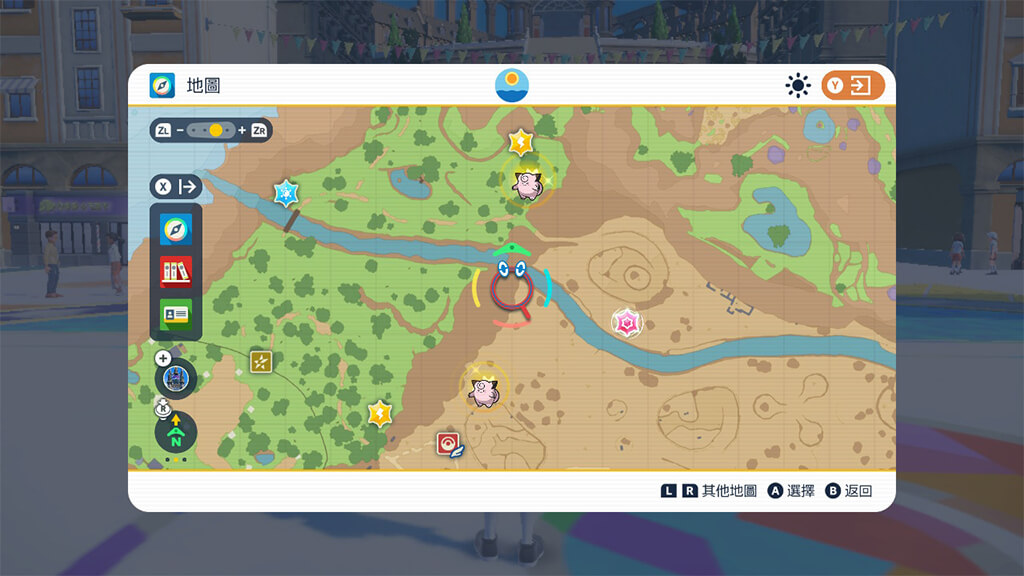Choose the red Pokémon Center map marker
The height and width of the screenshot is (576, 1024).
(448, 444)
